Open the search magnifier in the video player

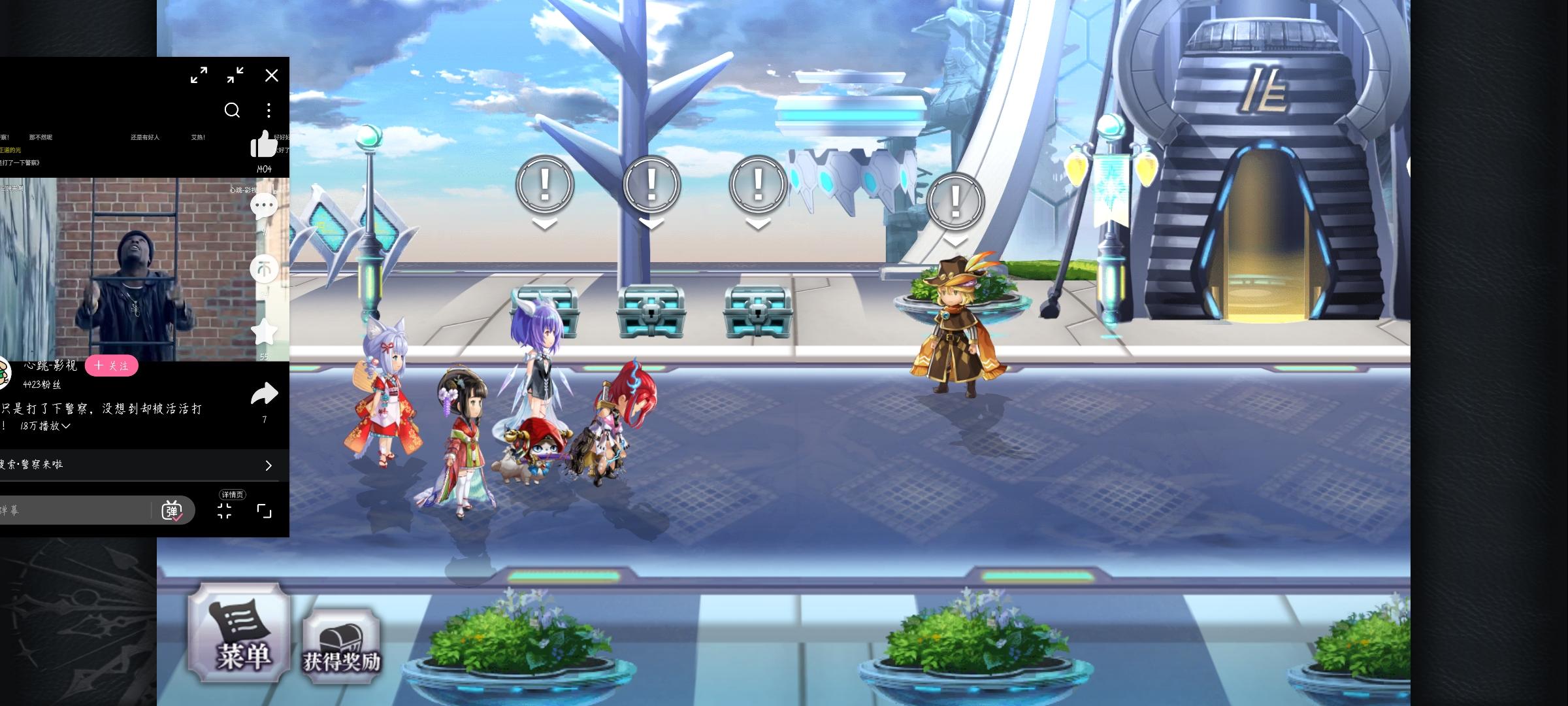click(x=233, y=110)
